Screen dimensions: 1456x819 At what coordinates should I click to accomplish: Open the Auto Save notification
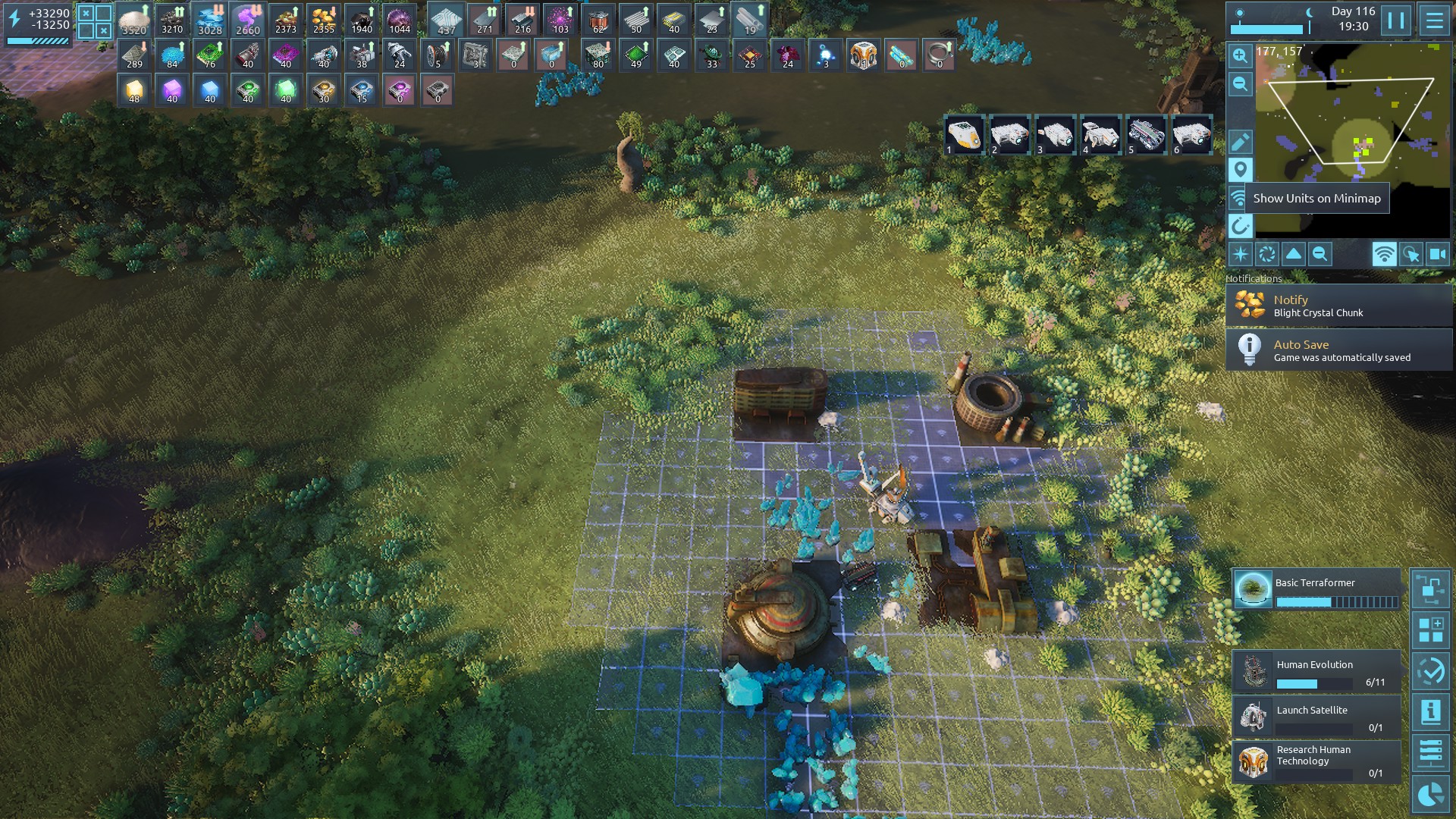(x=1338, y=350)
